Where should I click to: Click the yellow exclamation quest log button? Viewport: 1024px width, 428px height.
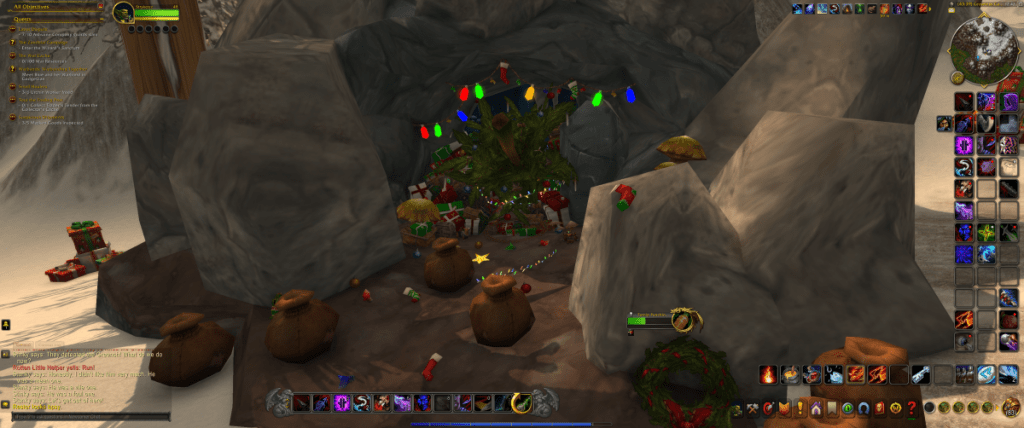point(800,408)
